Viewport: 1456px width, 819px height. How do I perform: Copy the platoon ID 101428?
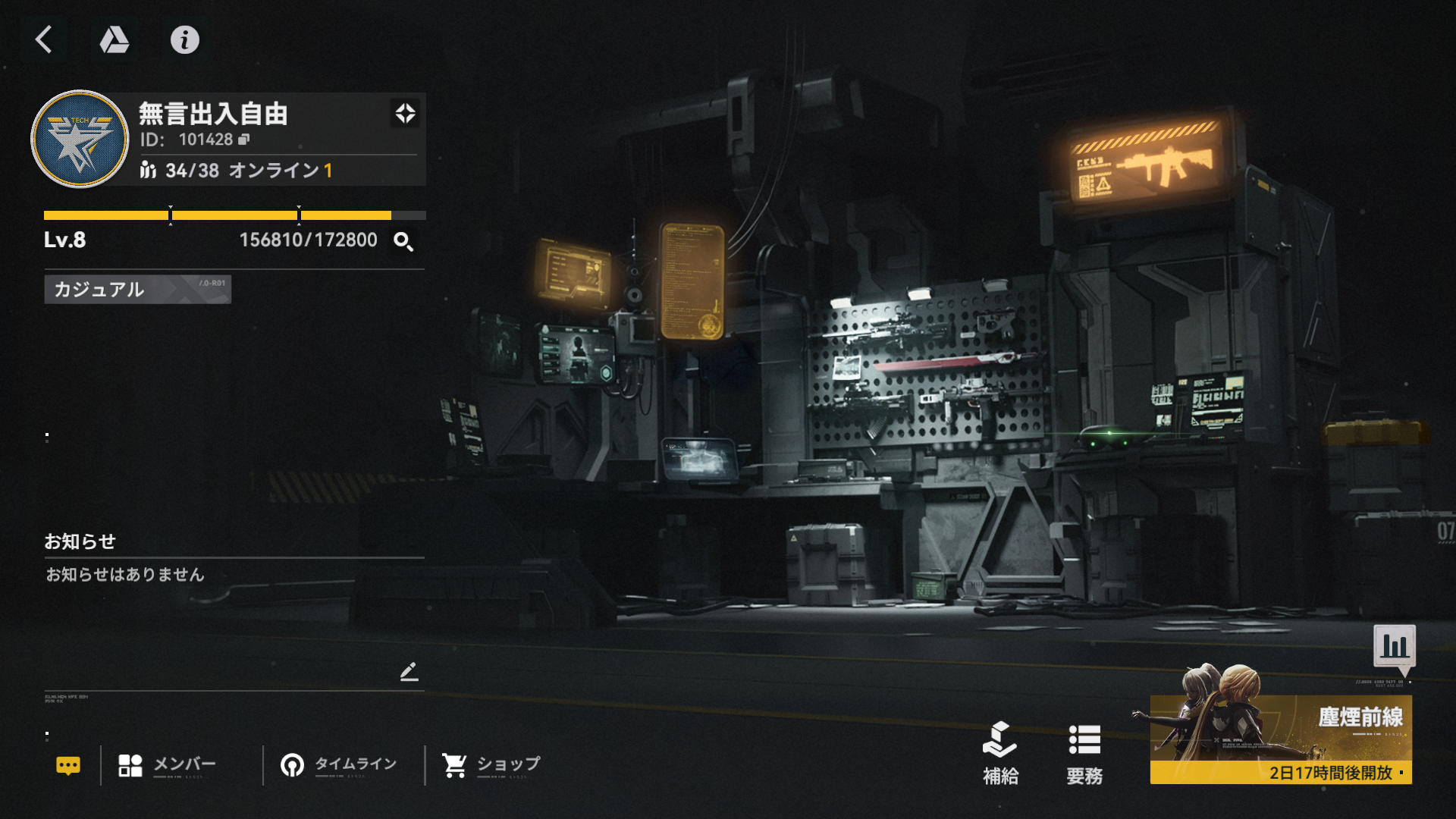pyautogui.click(x=244, y=140)
